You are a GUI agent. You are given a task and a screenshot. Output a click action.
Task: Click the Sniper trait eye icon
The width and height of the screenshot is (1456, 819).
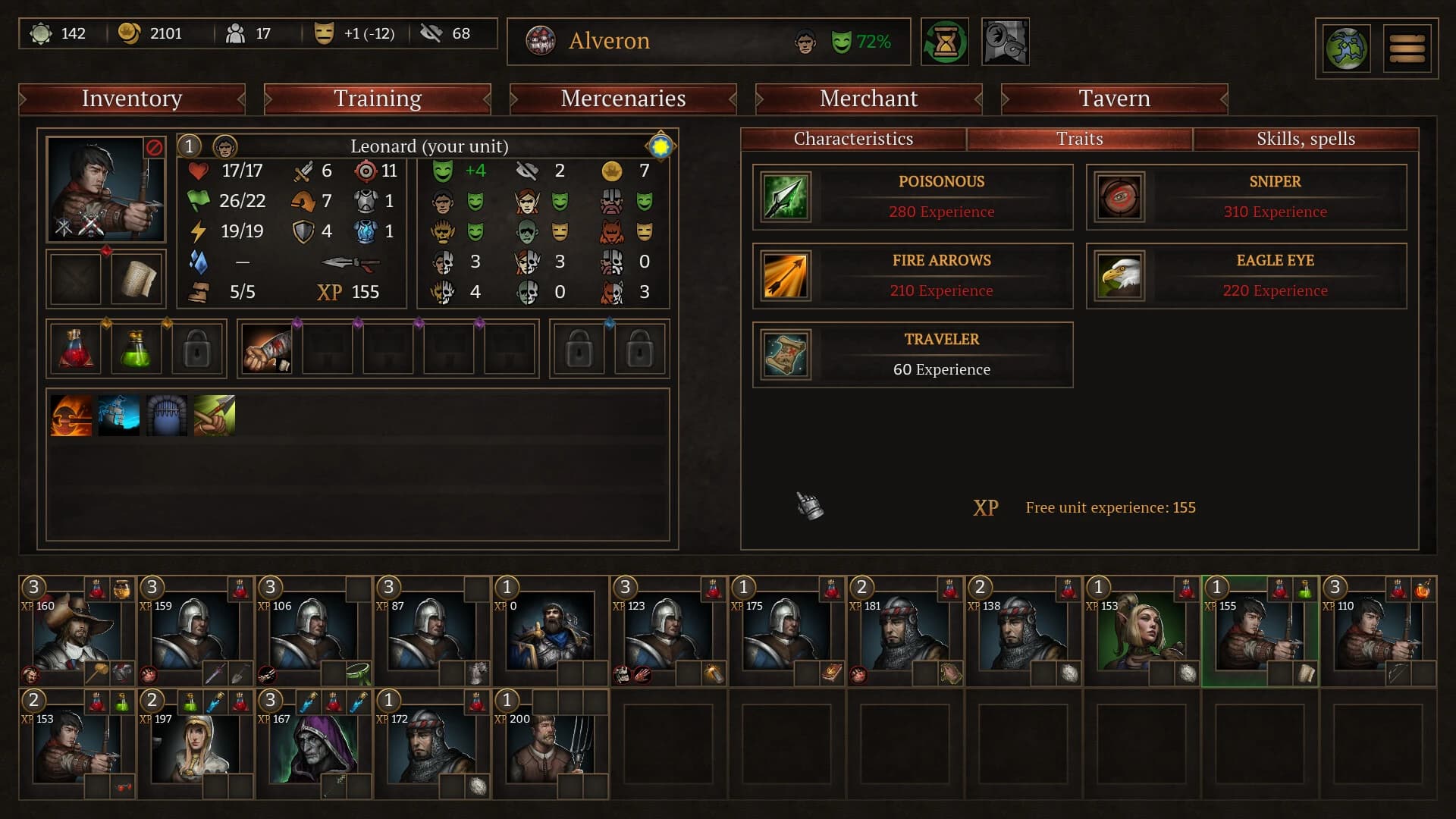[x=1120, y=197]
